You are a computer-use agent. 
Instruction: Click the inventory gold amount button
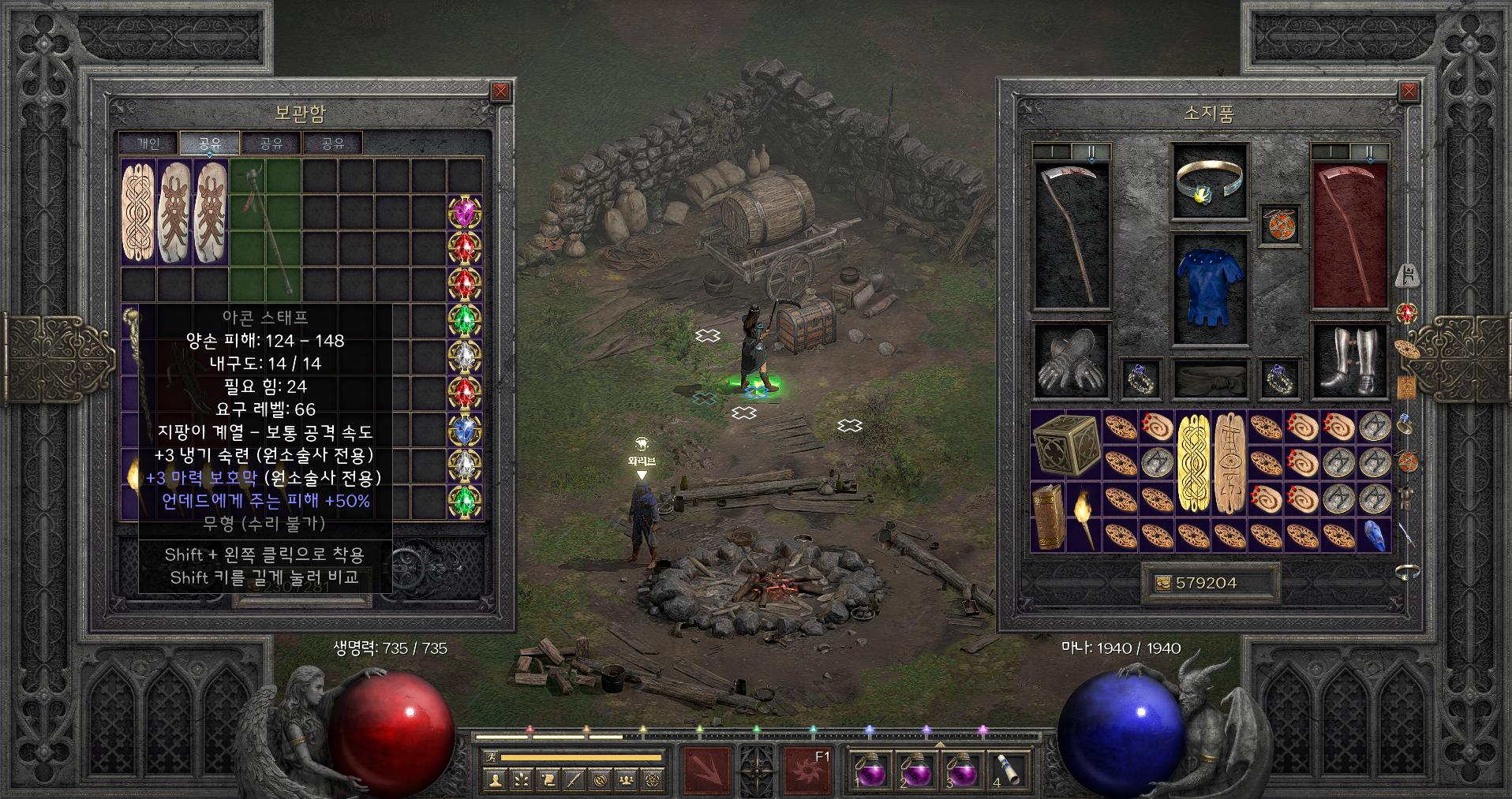[x=1206, y=583]
